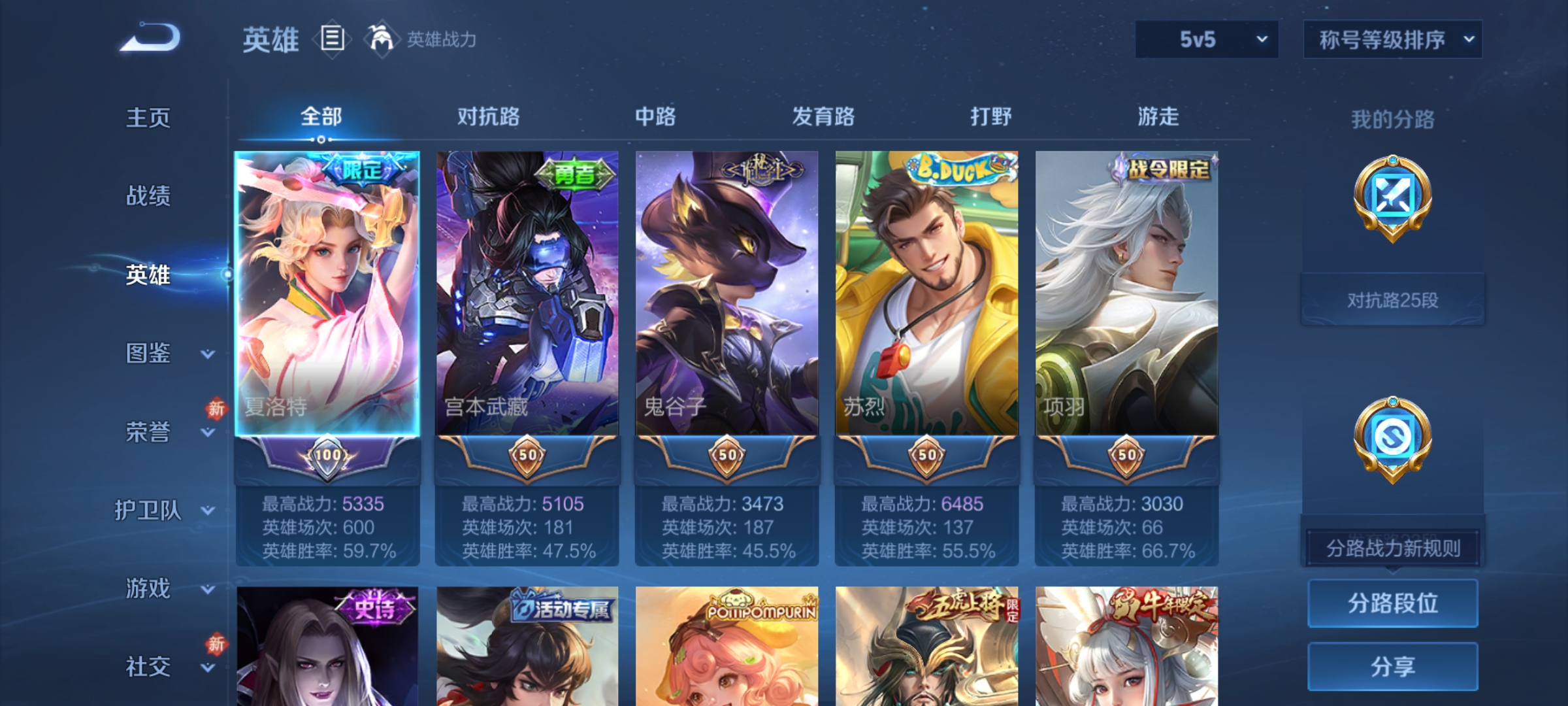Viewport: 1568px width, 706px height.
Task: Switch to the 打野 tab
Action: (x=990, y=117)
